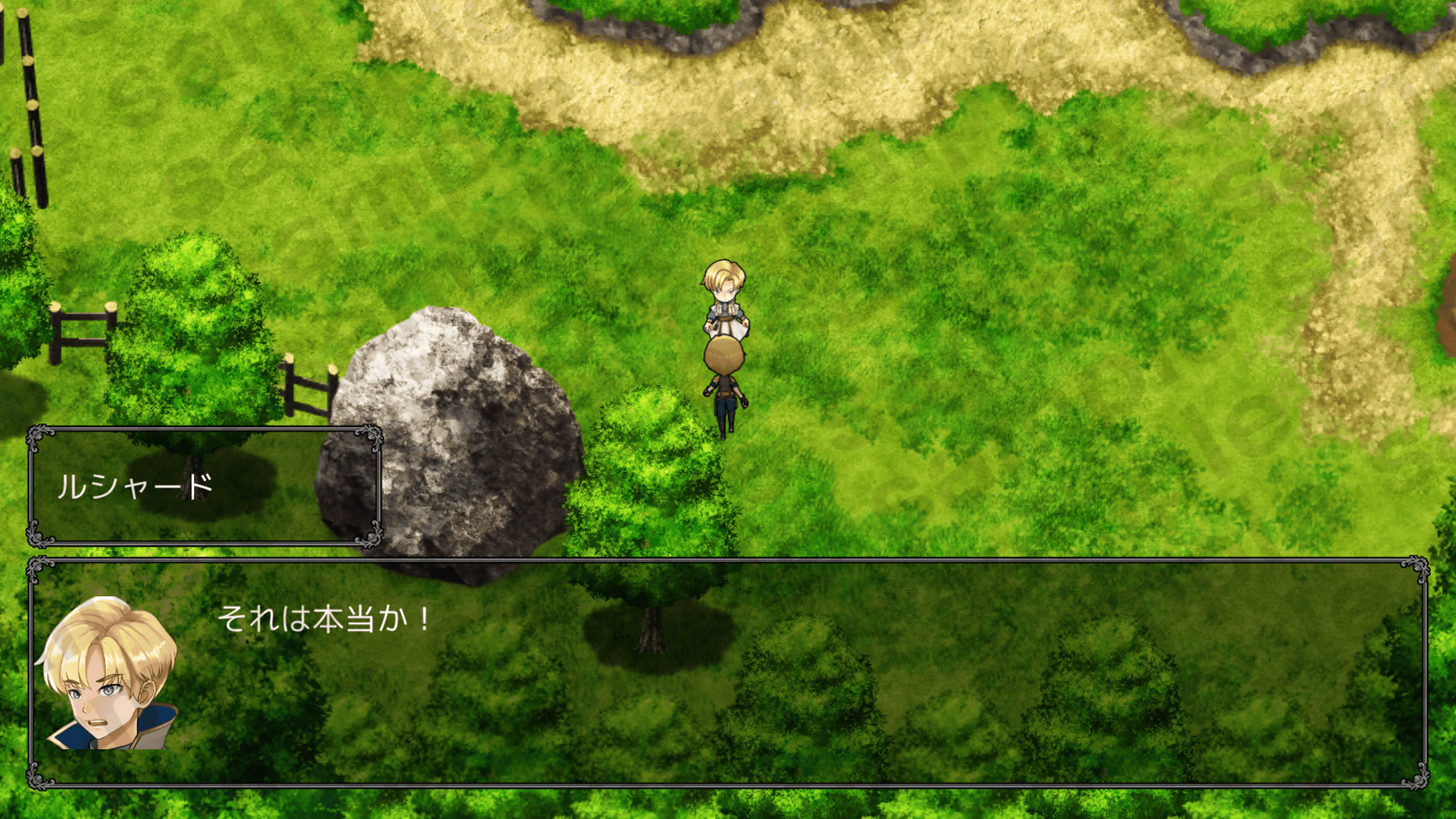This screenshot has height=819, width=1456.
Task: Select the blonde character sprite on the map
Action: point(723,300)
